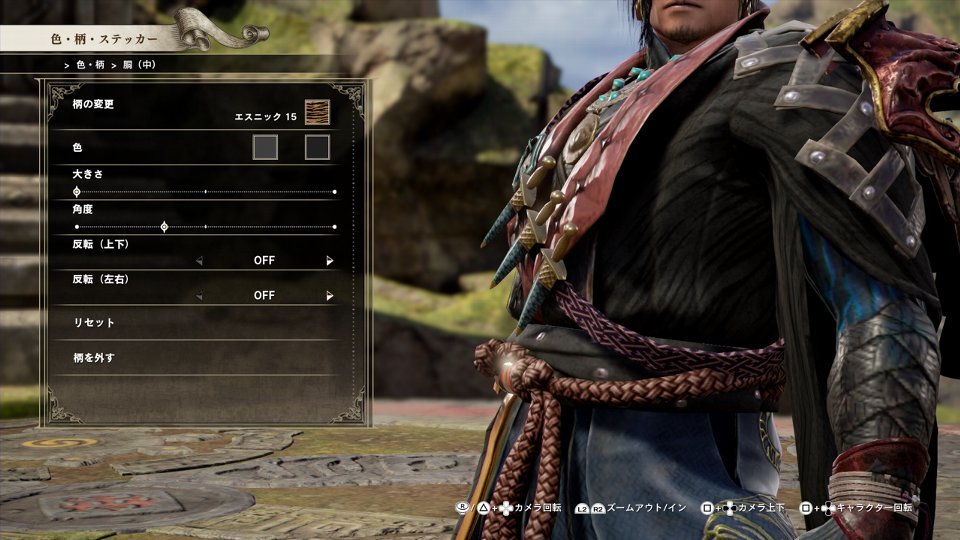Select the リセット reset option

coord(94,323)
